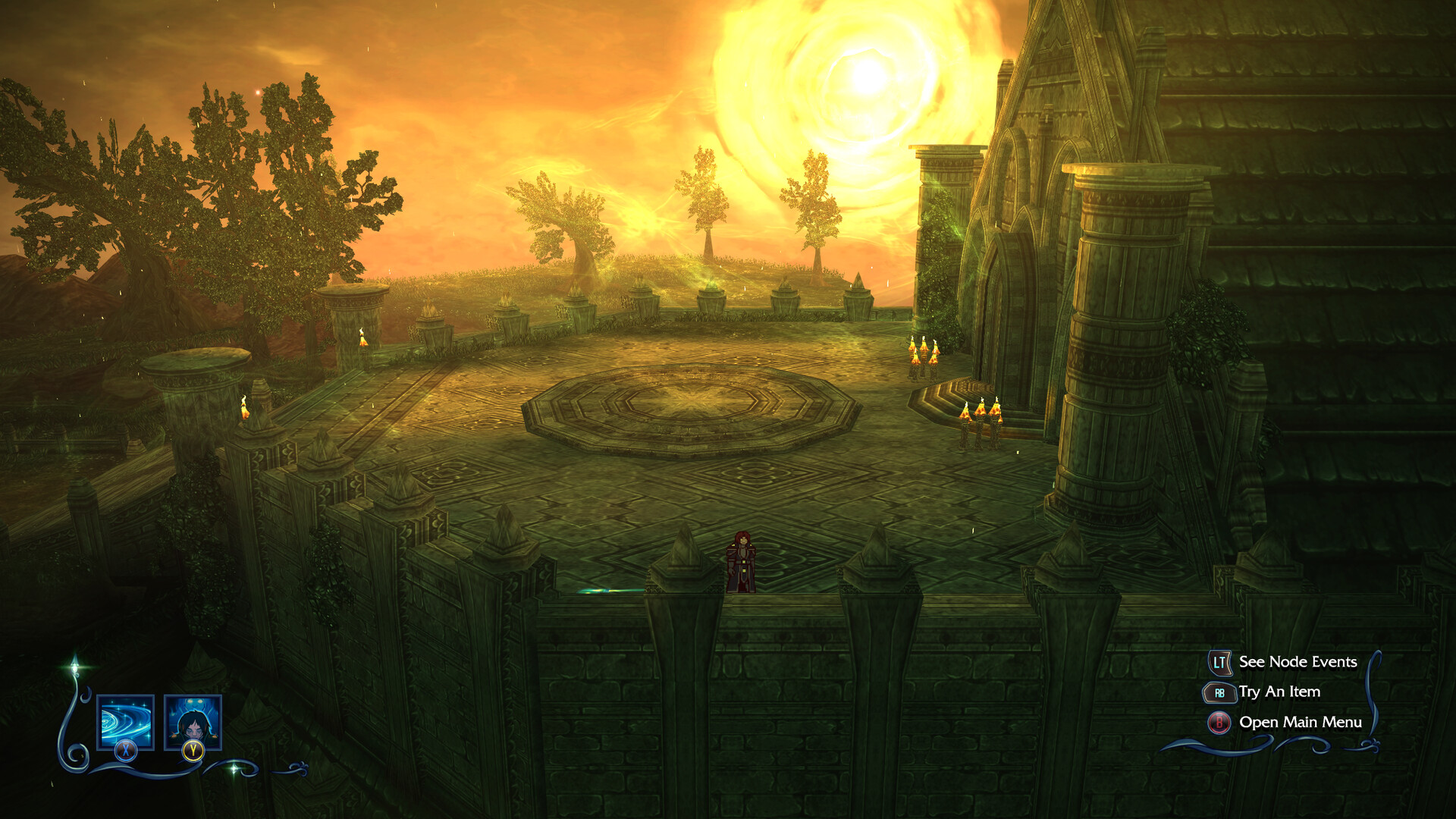This screenshot has width=1456, height=819.
Task: Click the Open Main Menu text
Action: (x=1301, y=723)
